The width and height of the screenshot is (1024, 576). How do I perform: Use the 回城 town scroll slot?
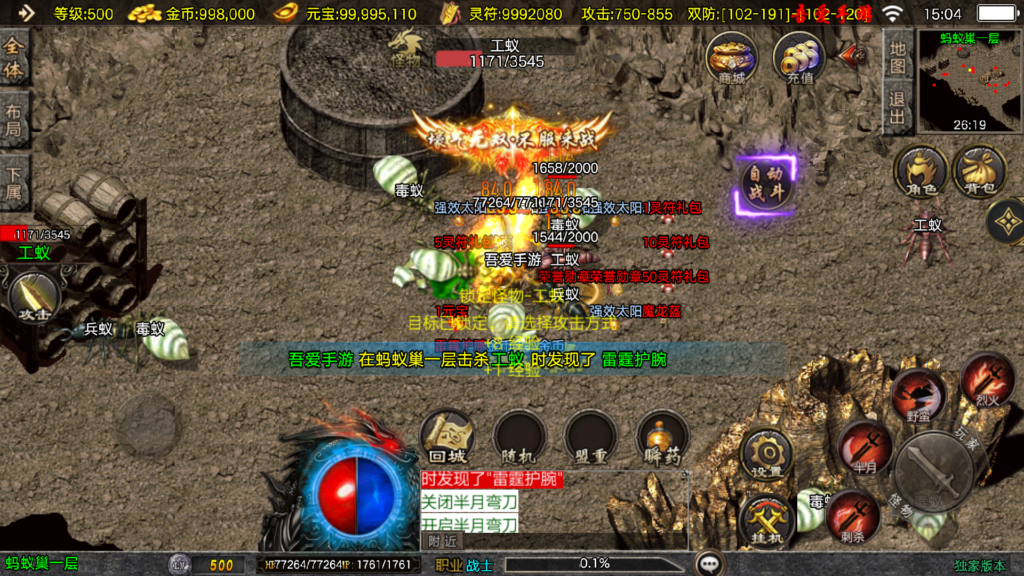[447, 437]
